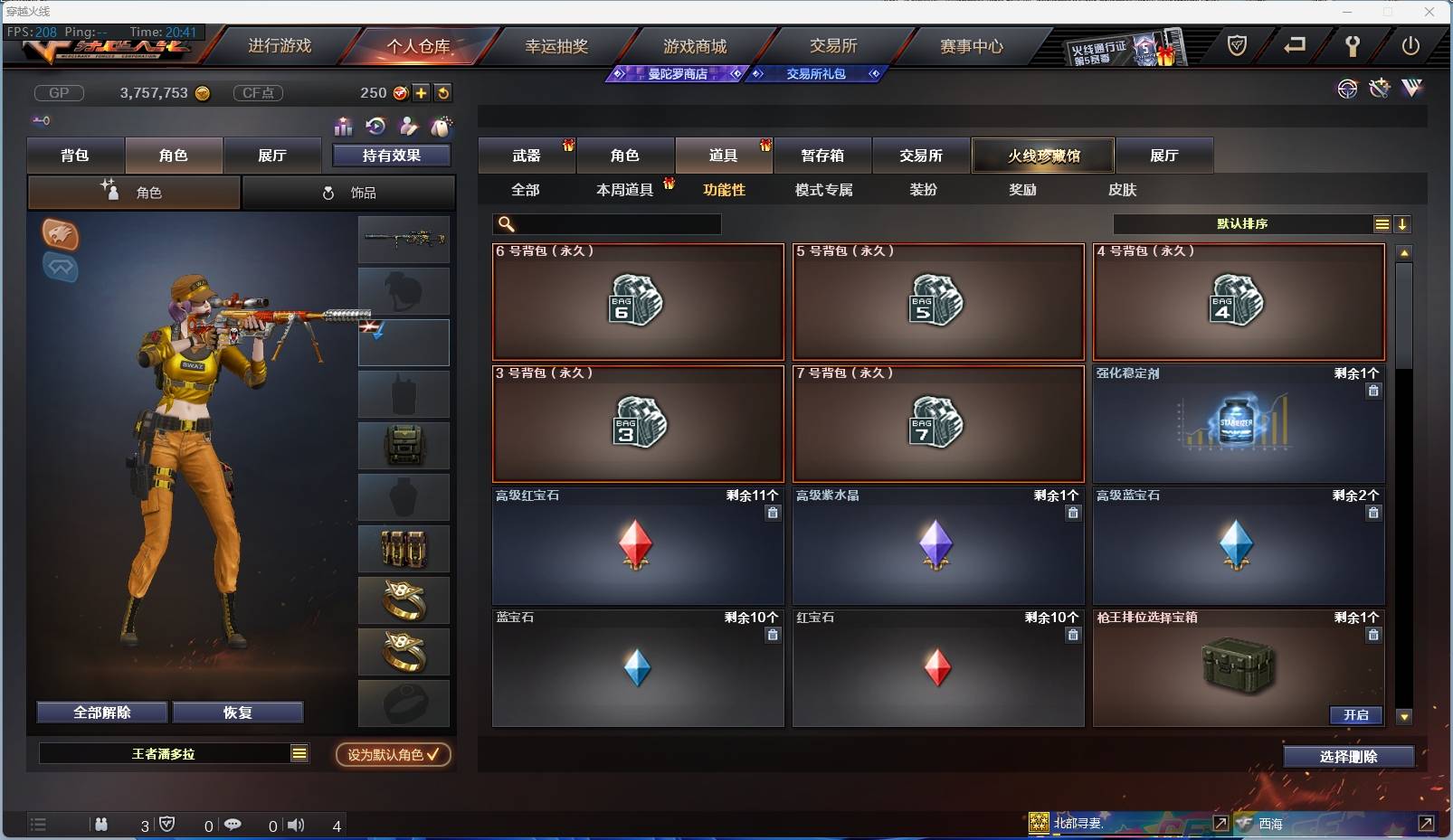The height and width of the screenshot is (840, 1453).
Task: Enable 设为默认角色 for this character
Action: click(x=393, y=755)
